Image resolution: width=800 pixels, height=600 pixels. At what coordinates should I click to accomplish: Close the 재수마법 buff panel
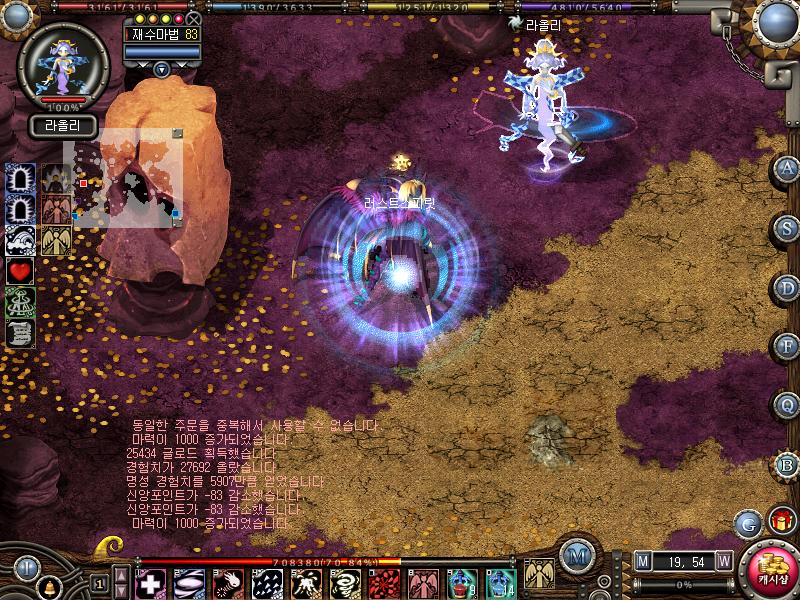point(194,19)
